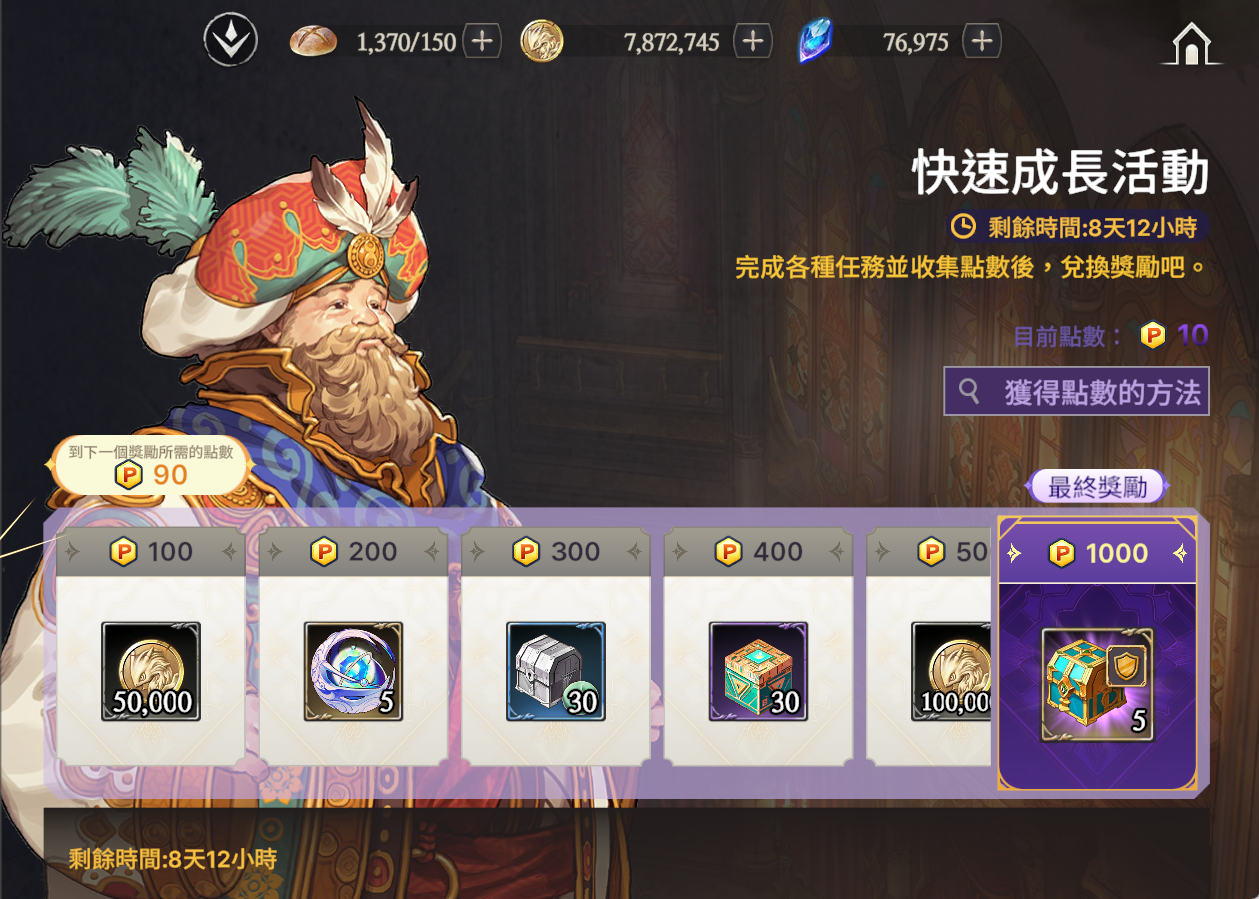
Task: Select the teal box reward at 400 points
Action: coord(758,671)
